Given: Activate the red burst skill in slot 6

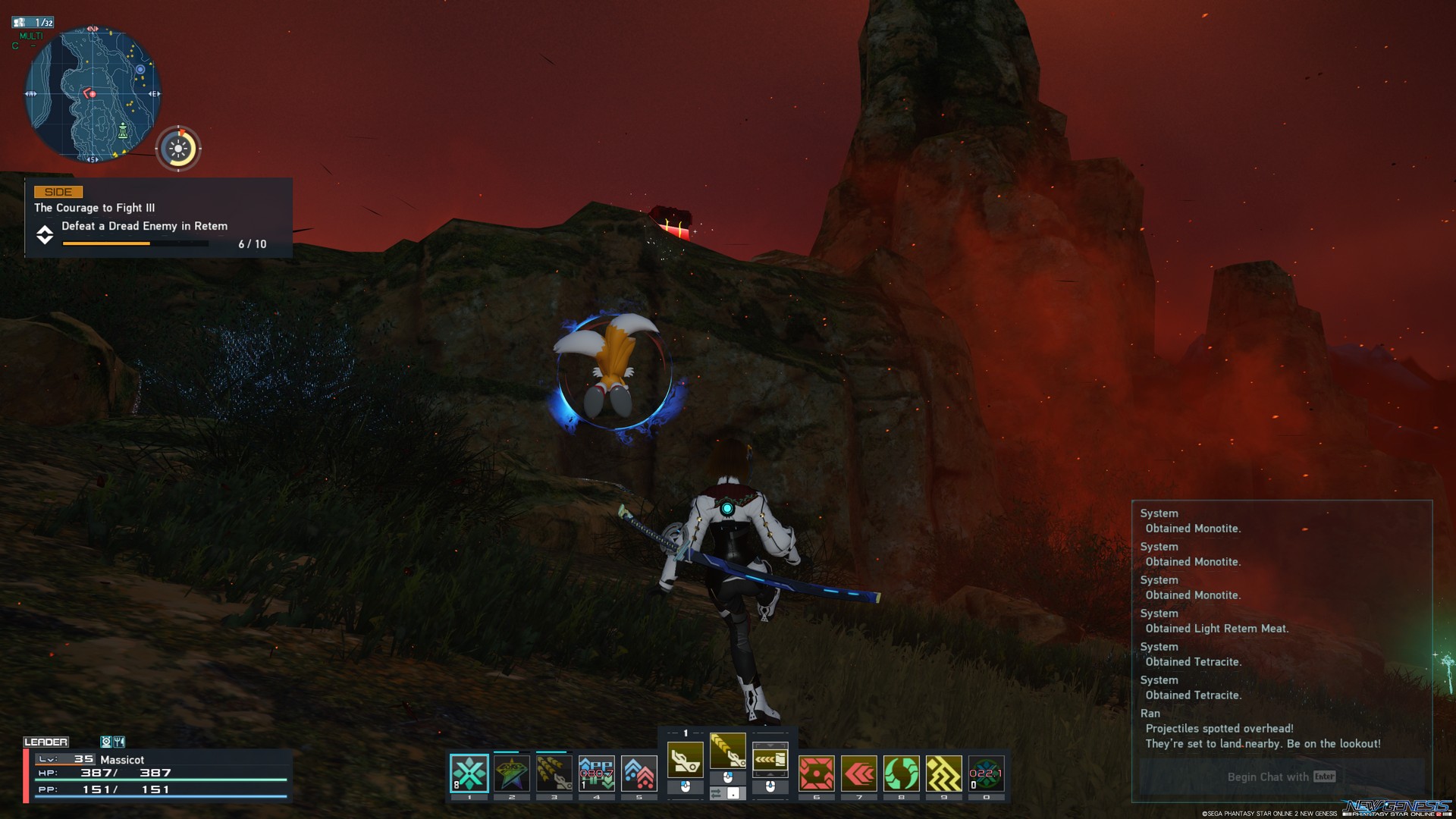Looking at the screenshot, I should pyautogui.click(x=816, y=772).
